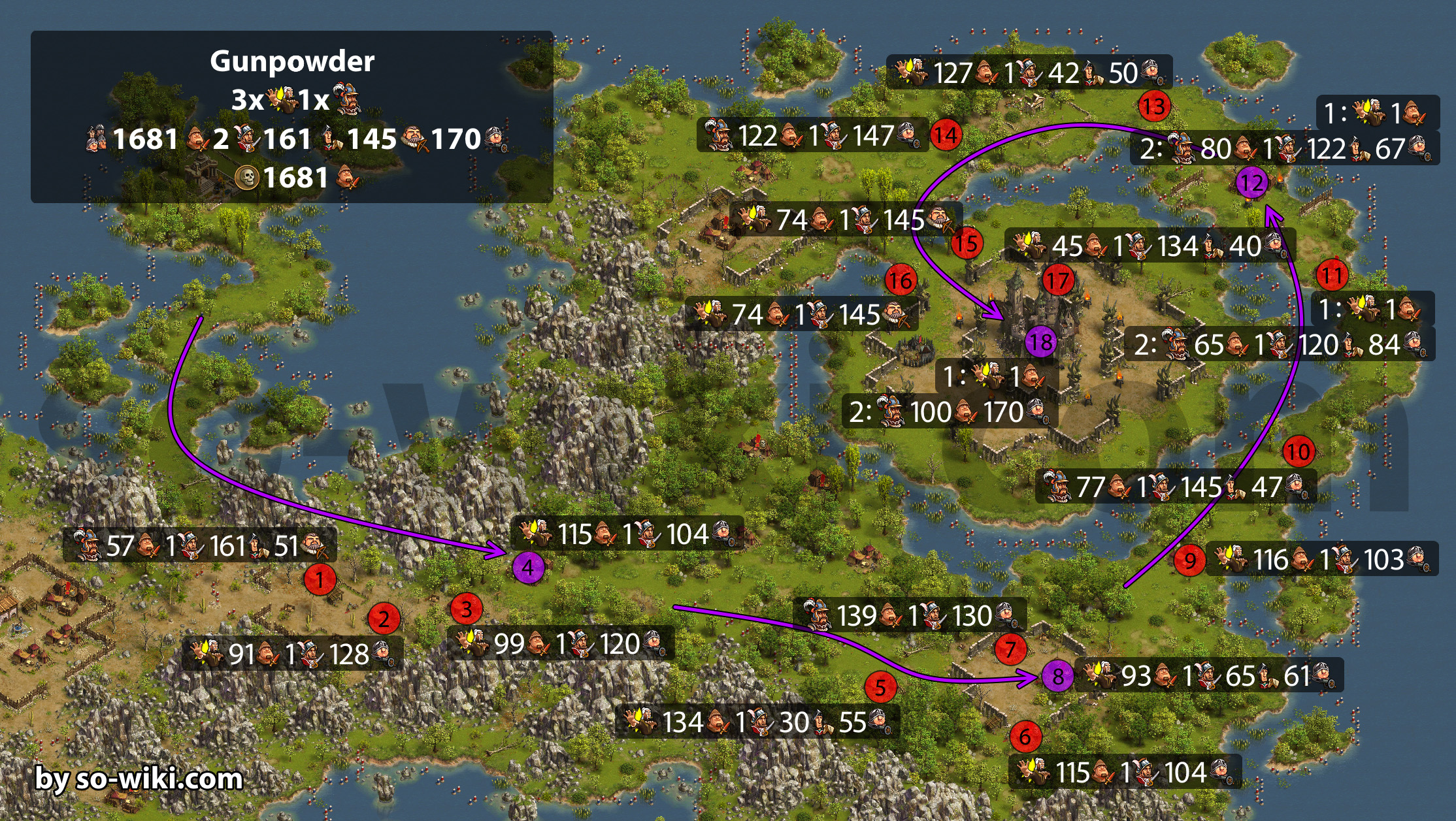Choose red camp marker 3

click(x=467, y=609)
